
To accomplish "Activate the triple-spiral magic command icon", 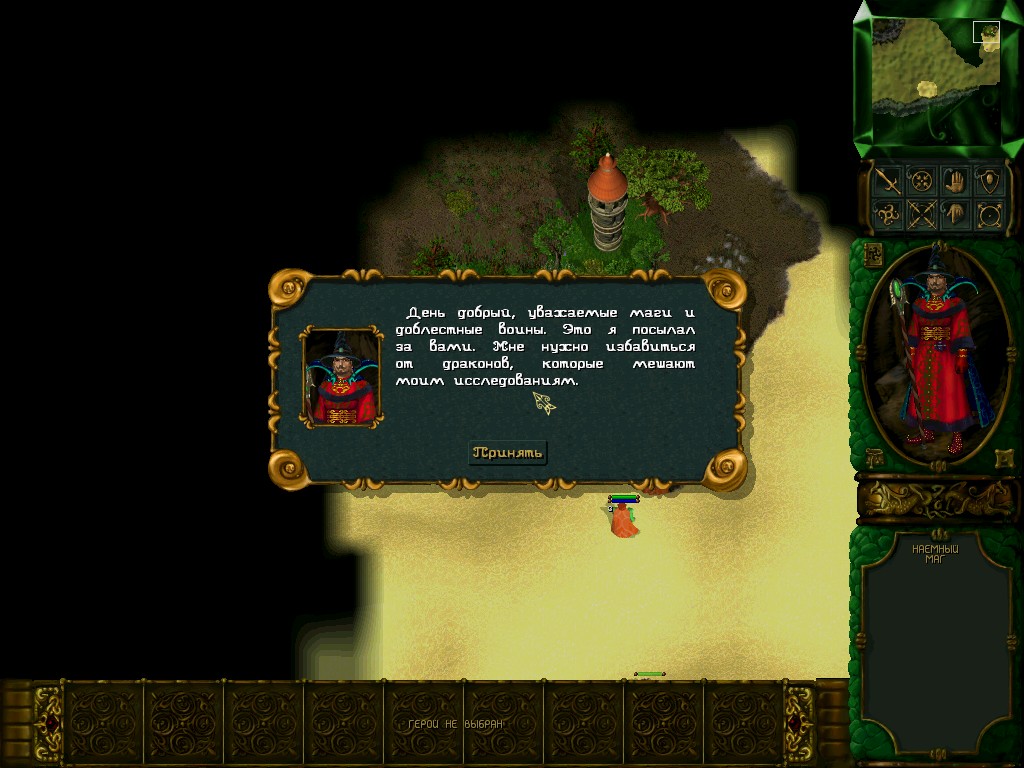I will pos(887,214).
